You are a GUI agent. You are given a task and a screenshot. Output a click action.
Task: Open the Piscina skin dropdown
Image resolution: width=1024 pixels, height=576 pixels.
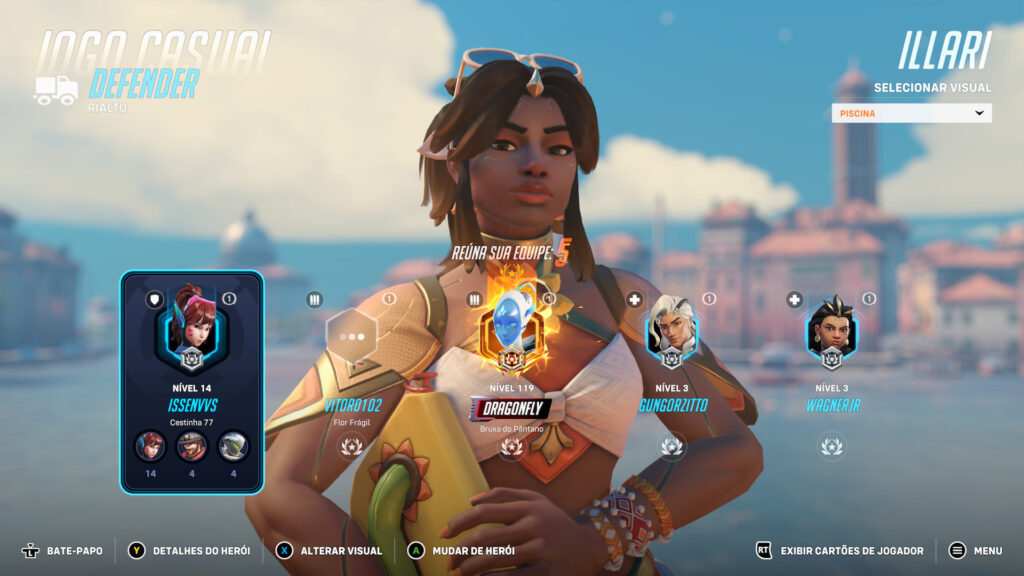[x=911, y=113]
